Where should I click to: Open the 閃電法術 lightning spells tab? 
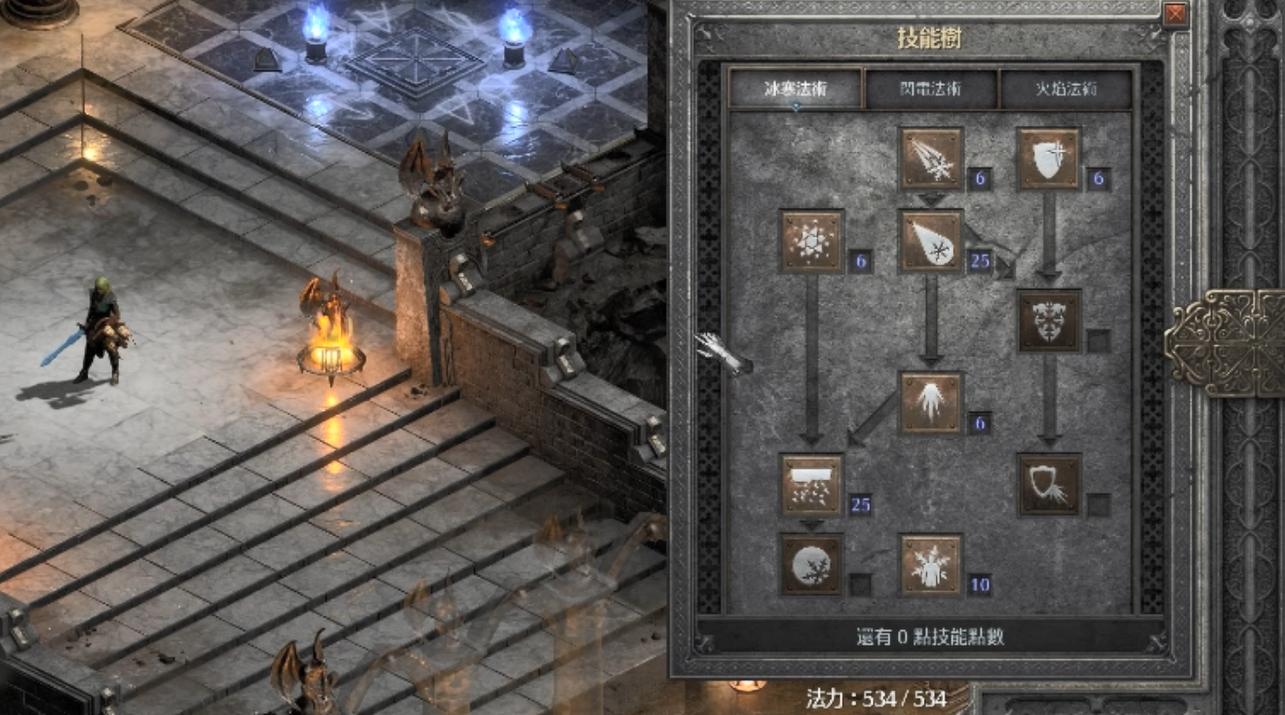[930, 89]
